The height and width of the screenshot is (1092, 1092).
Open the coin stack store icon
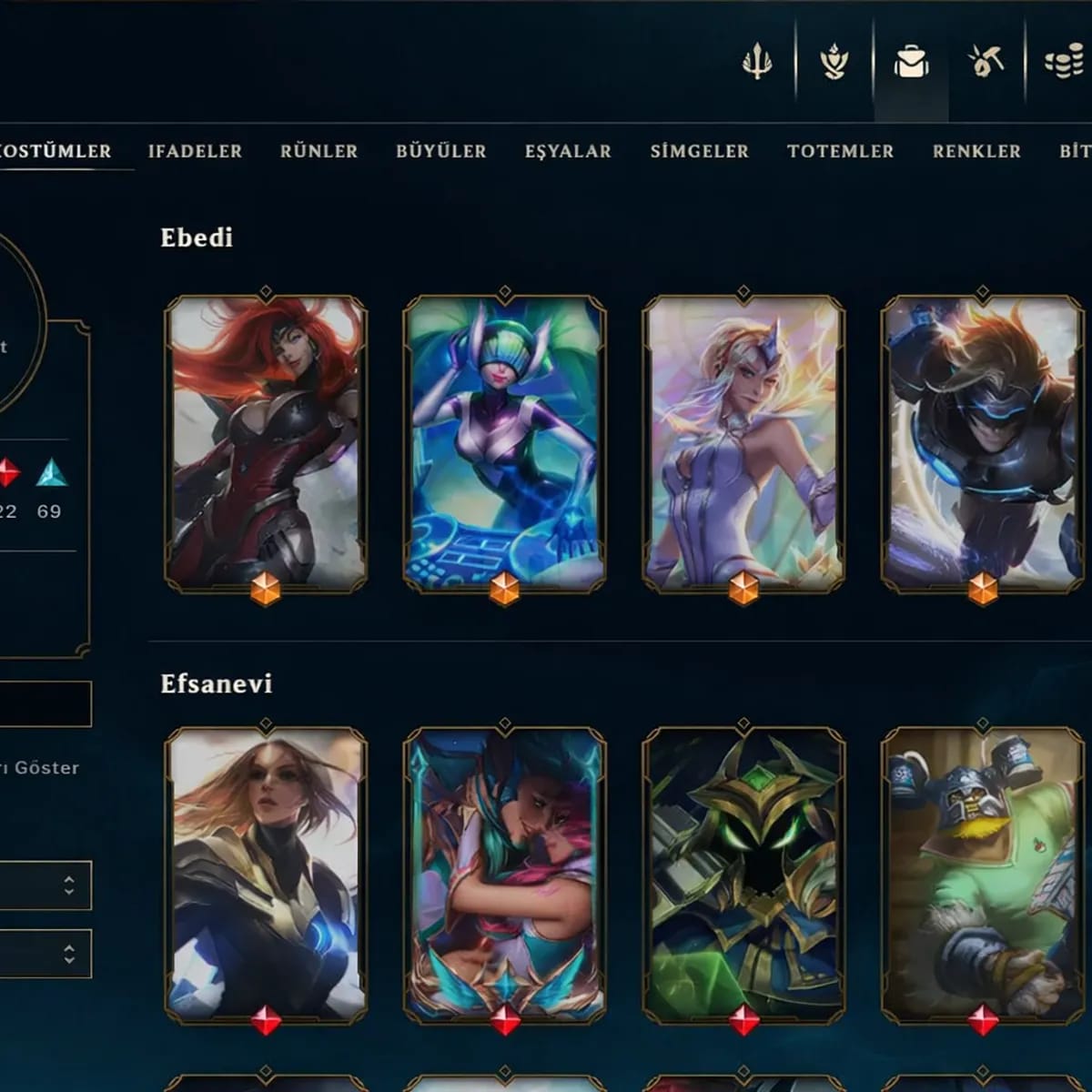coord(1063,62)
